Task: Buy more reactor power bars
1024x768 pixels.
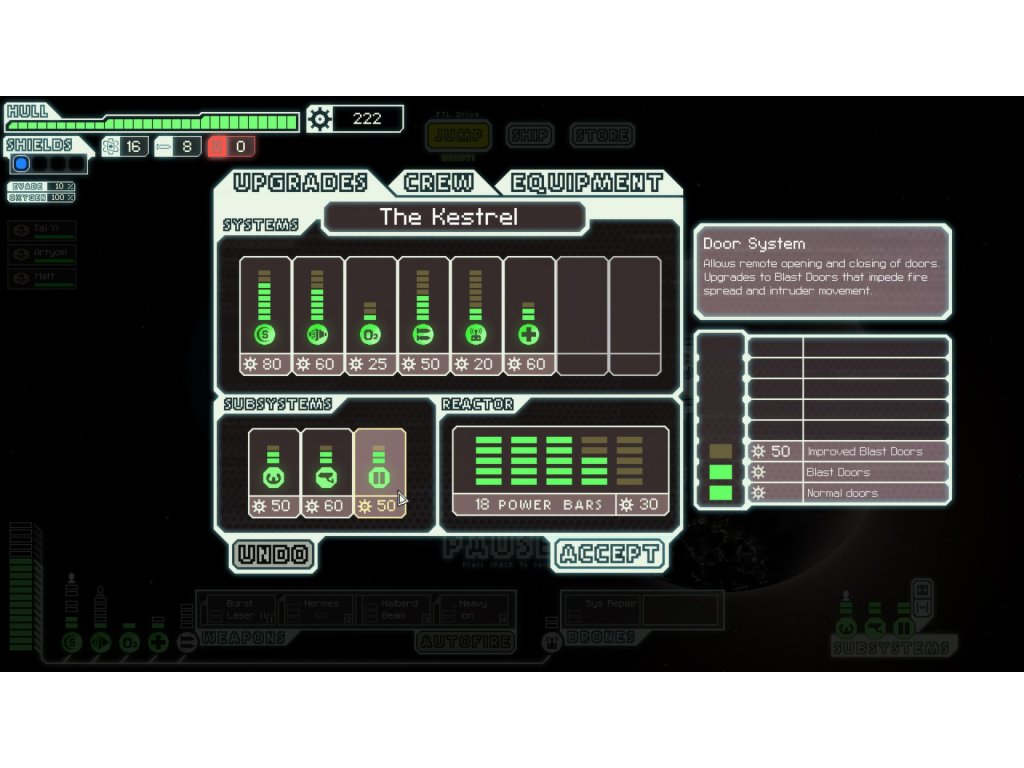Action: click(x=560, y=470)
